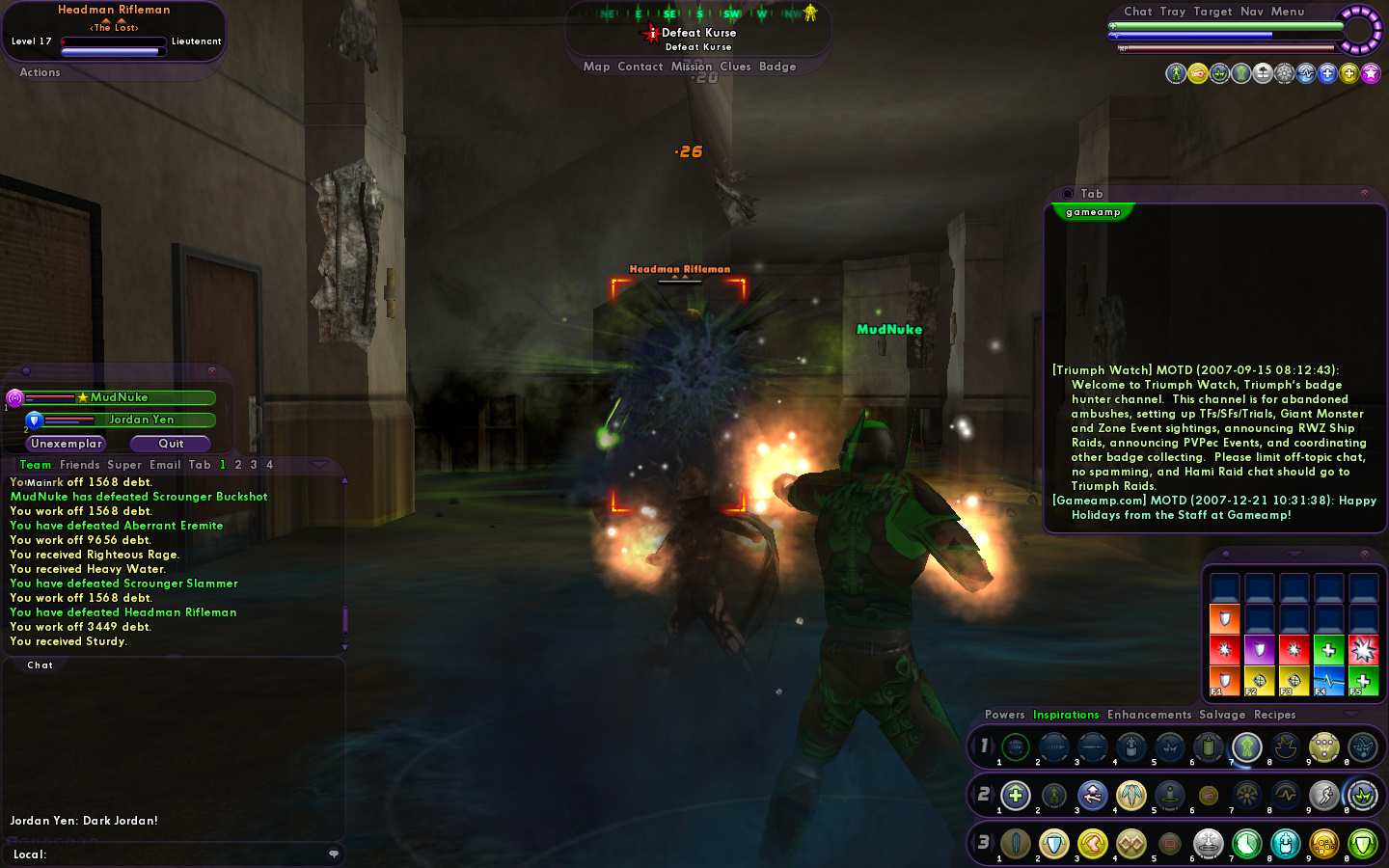Screen dimensions: 1389x868
Task: Toggle the Tray window
Action: [x=1173, y=12]
